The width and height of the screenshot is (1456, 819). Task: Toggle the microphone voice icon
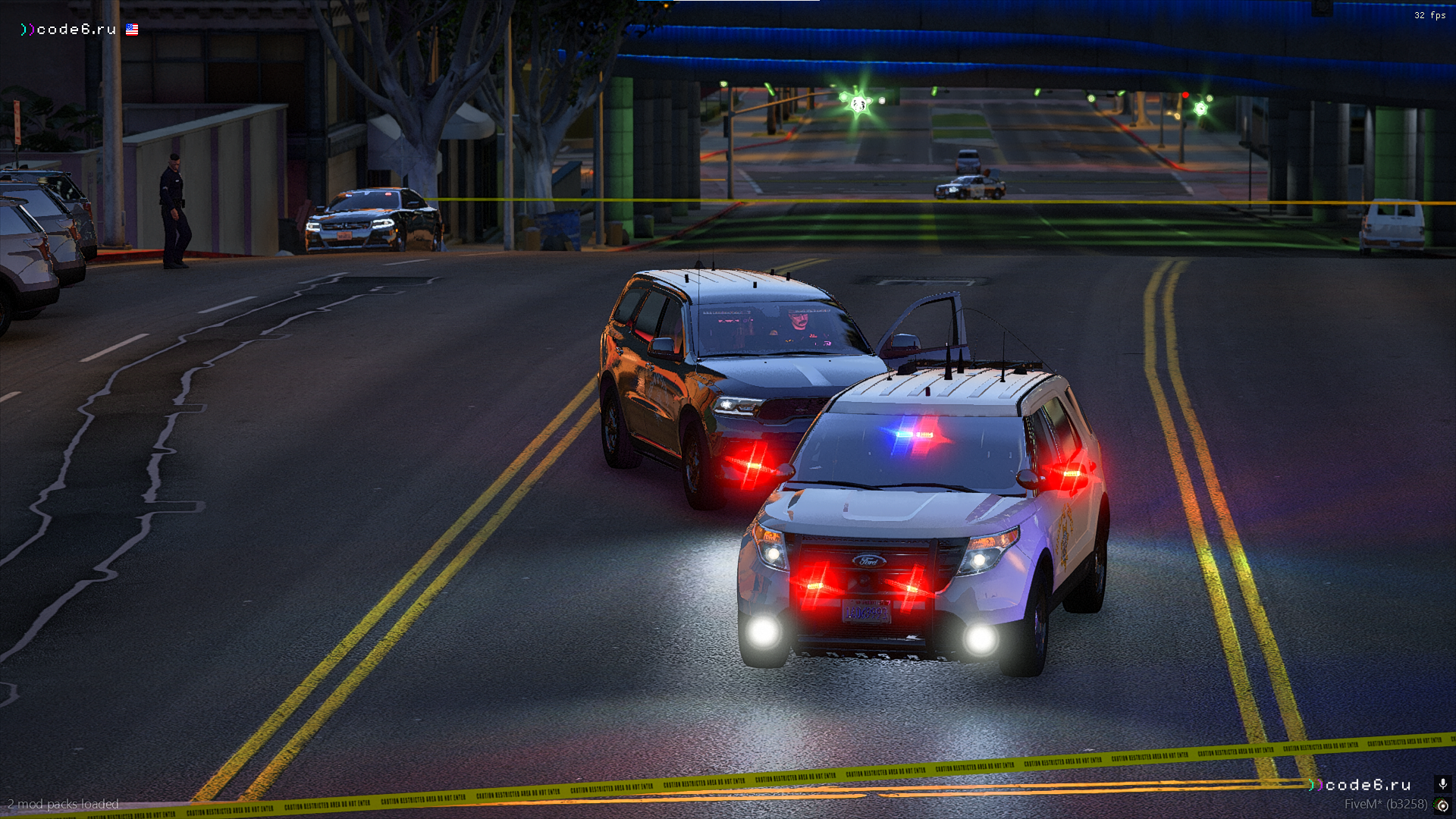click(1442, 784)
